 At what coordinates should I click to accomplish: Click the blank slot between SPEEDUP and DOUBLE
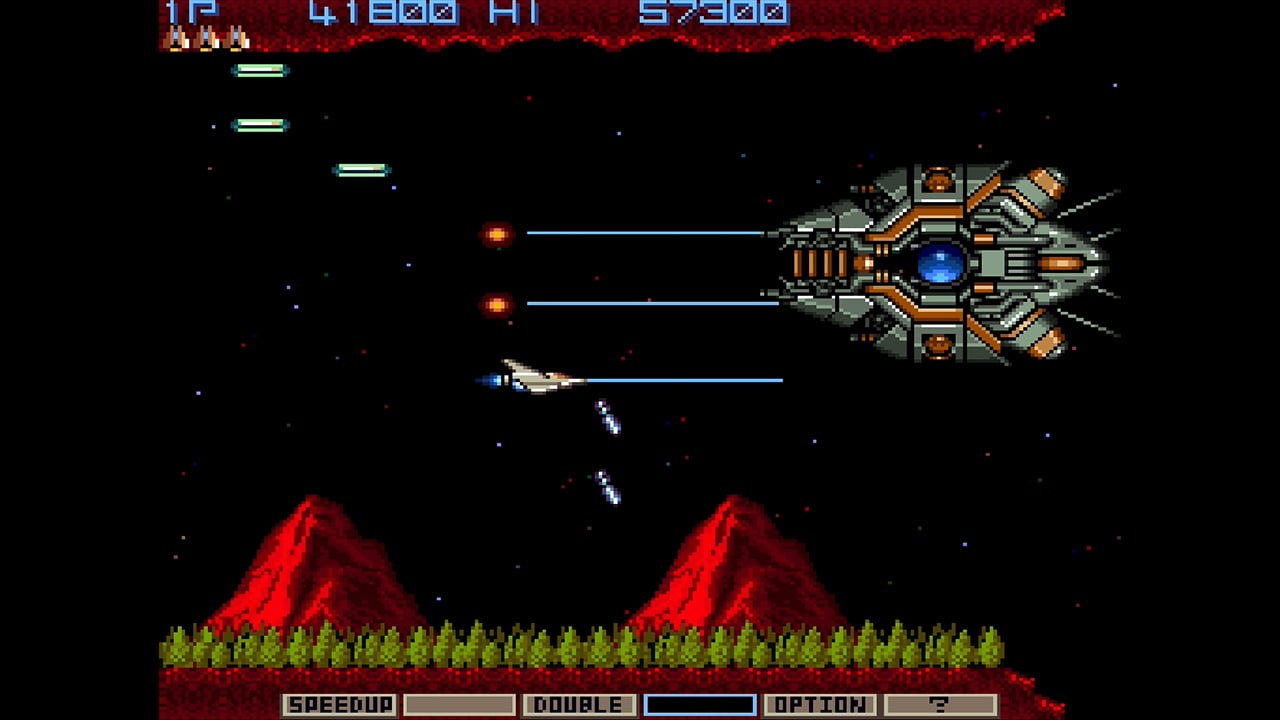click(x=459, y=705)
